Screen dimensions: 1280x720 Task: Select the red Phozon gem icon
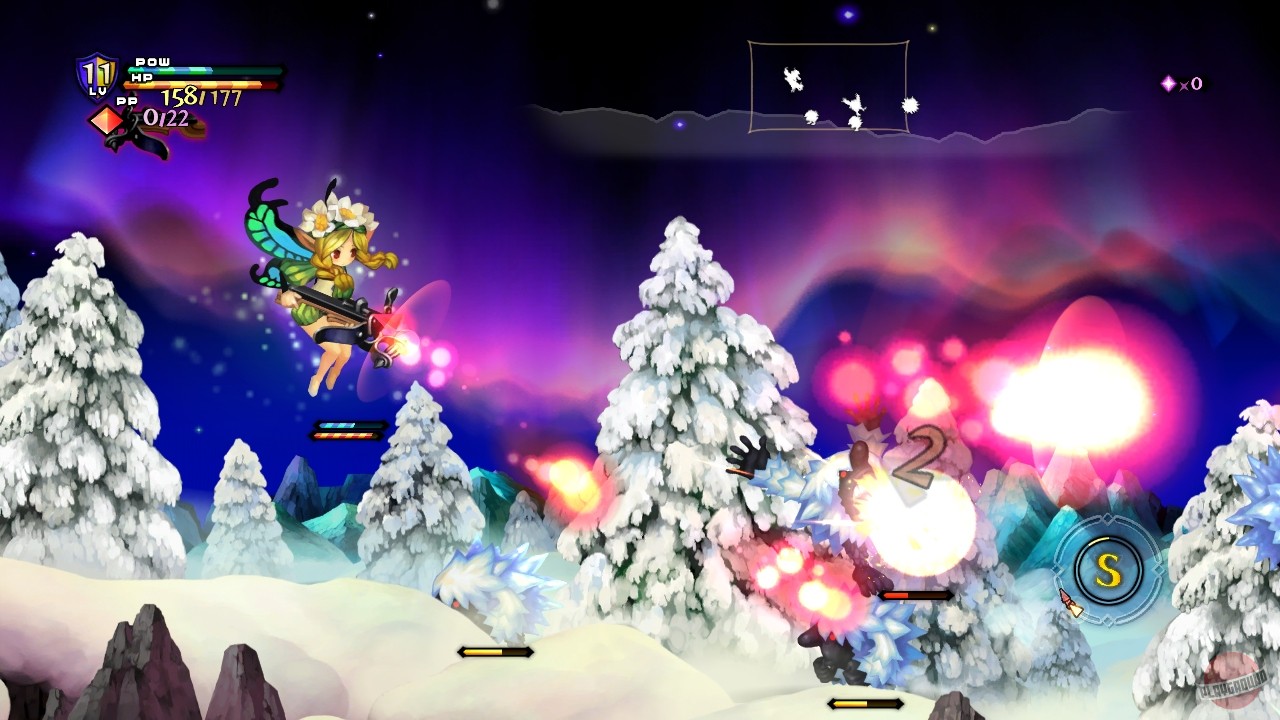coord(105,121)
